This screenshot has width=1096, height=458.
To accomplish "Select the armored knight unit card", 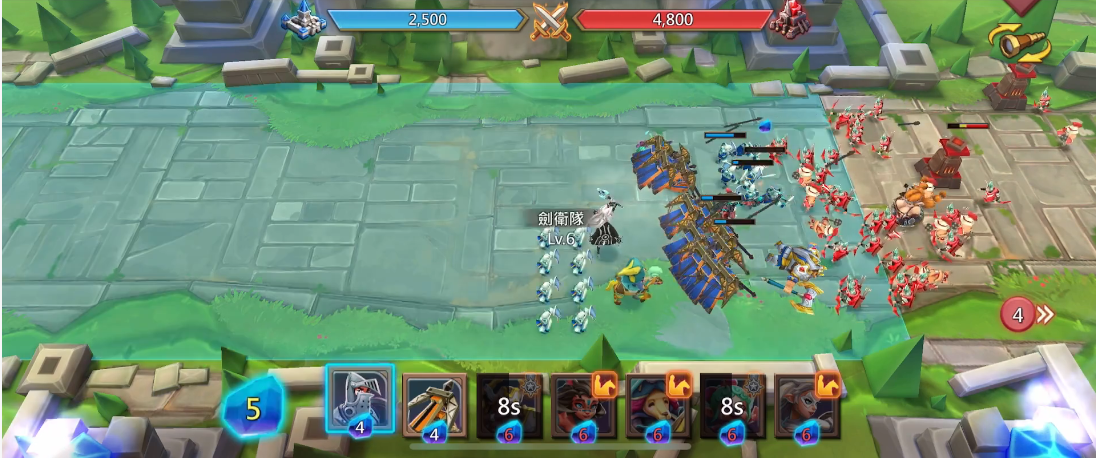I will point(360,402).
